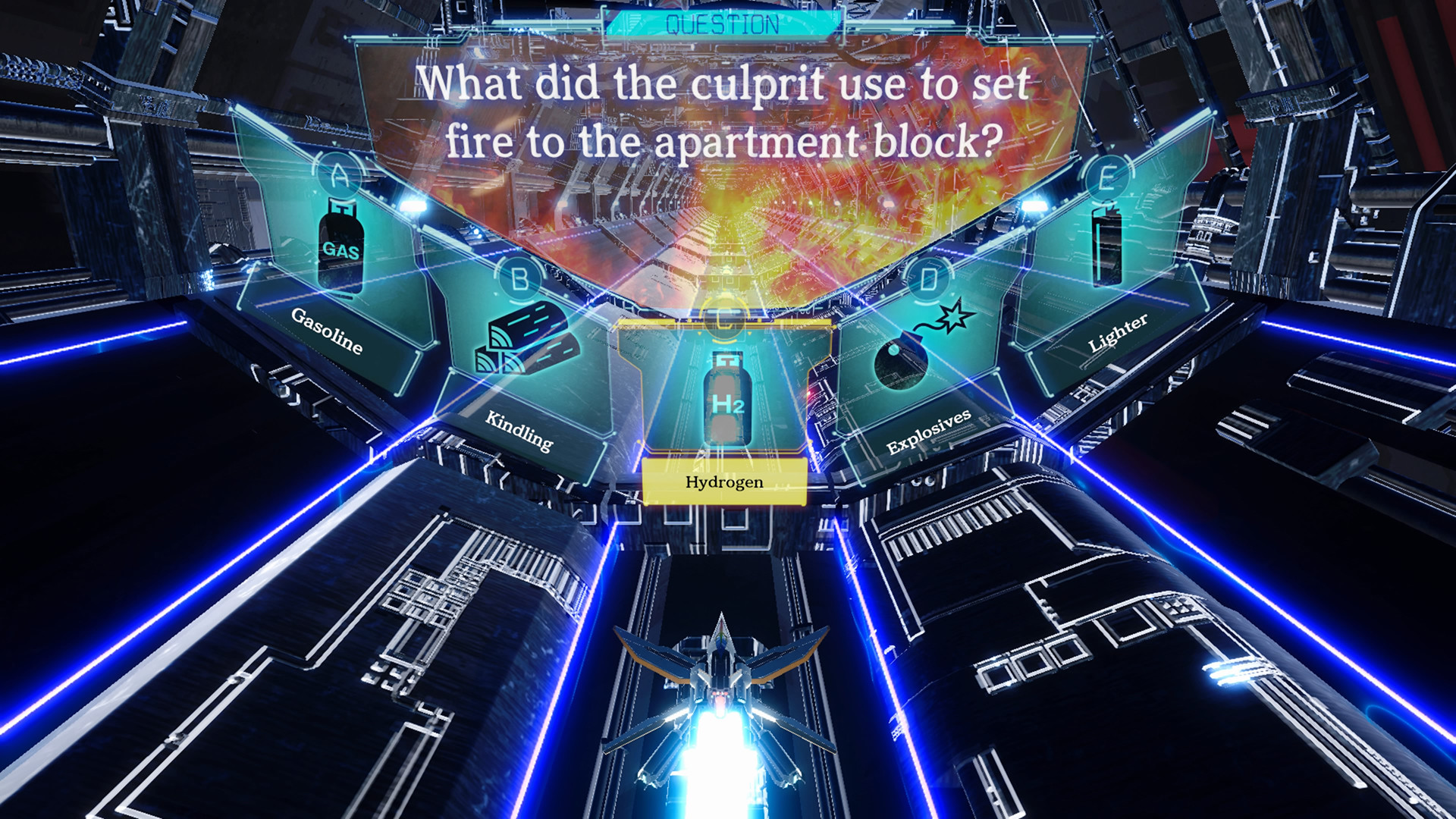Click the circular E badge on the right
Viewport: 1456px width, 819px height.
point(1107,175)
